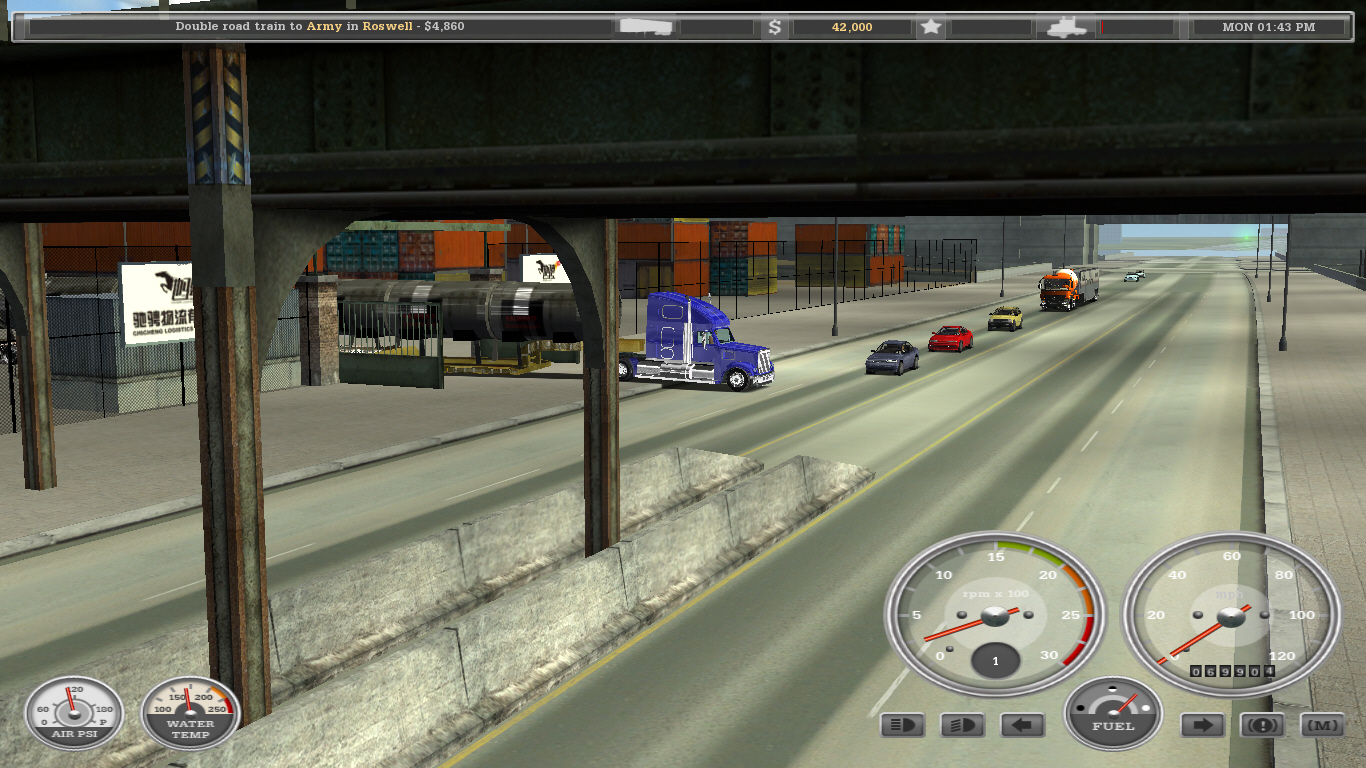Click the truck damage icon
This screenshot has height=768, width=1366.
[x=1065, y=27]
